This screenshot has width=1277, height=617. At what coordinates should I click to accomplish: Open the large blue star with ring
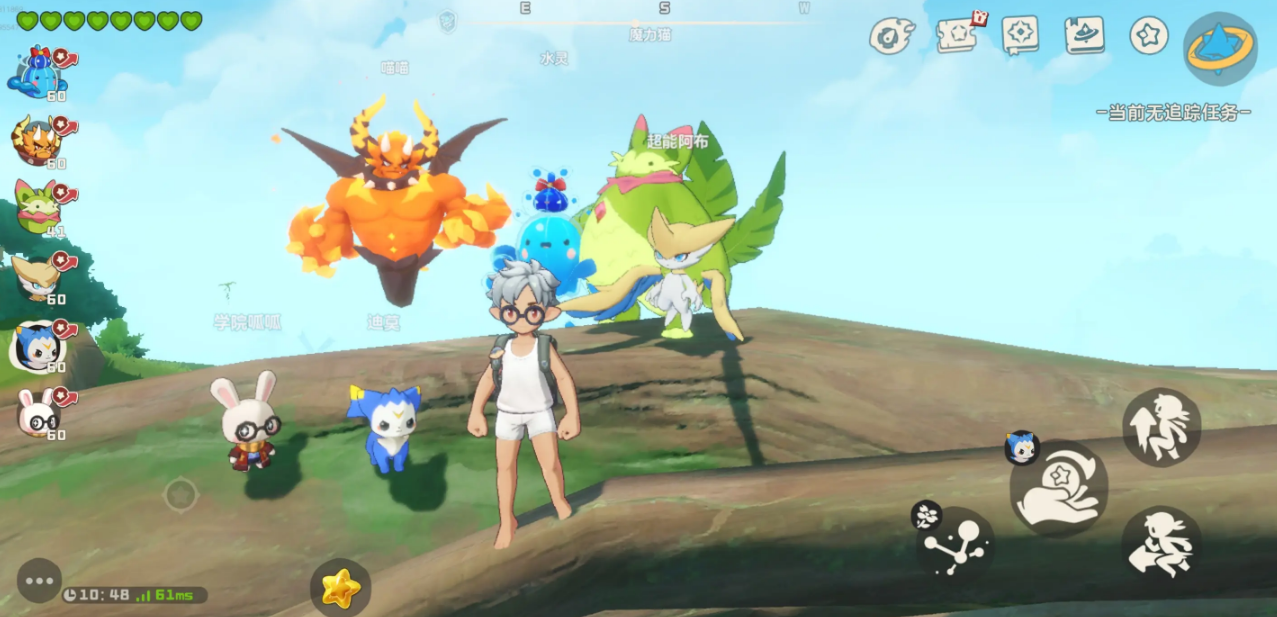coord(1220,48)
